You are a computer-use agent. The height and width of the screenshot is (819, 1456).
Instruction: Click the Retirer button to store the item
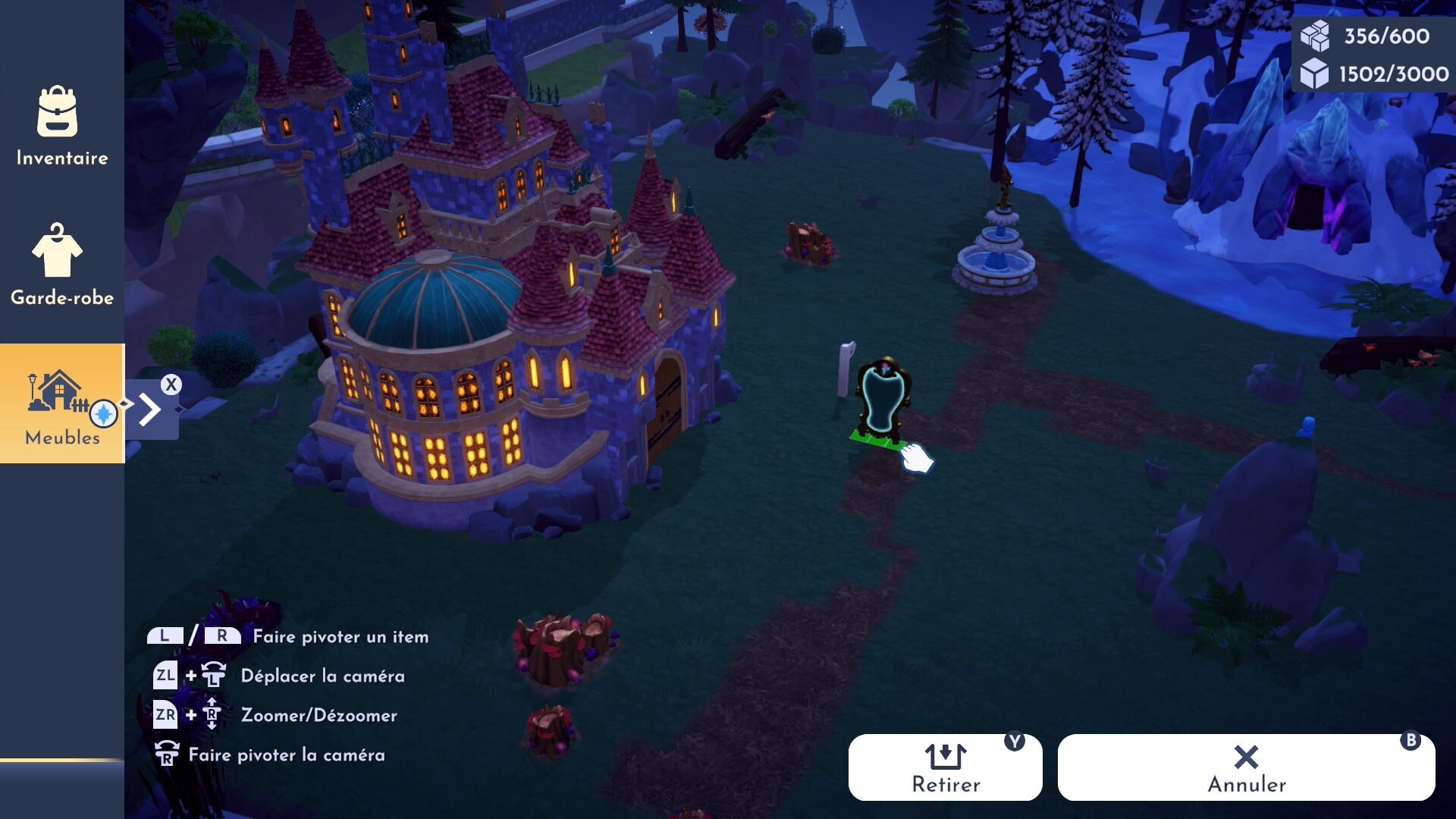click(x=945, y=767)
